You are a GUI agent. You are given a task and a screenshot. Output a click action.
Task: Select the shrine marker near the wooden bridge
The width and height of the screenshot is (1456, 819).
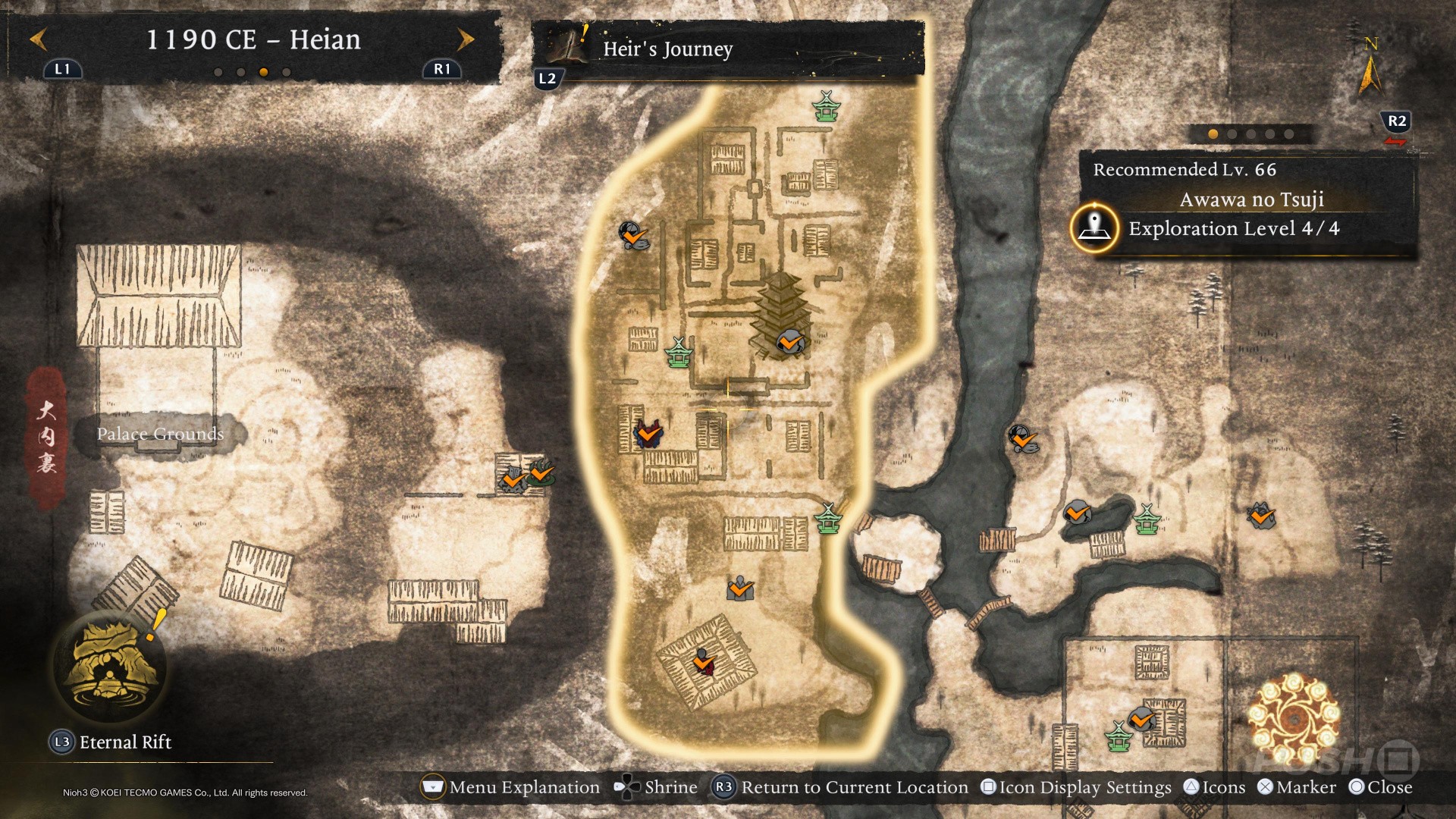828,519
